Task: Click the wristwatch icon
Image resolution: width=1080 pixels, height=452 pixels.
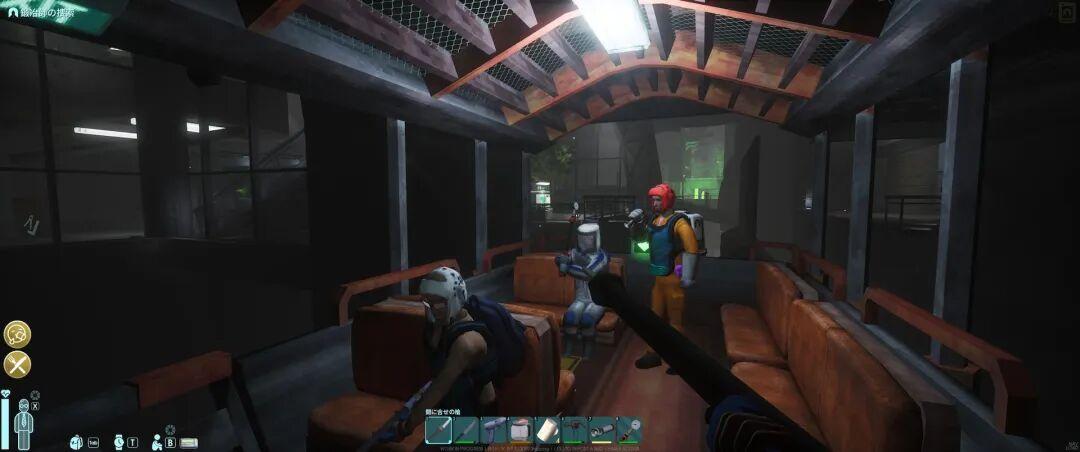Action: pos(118,441)
